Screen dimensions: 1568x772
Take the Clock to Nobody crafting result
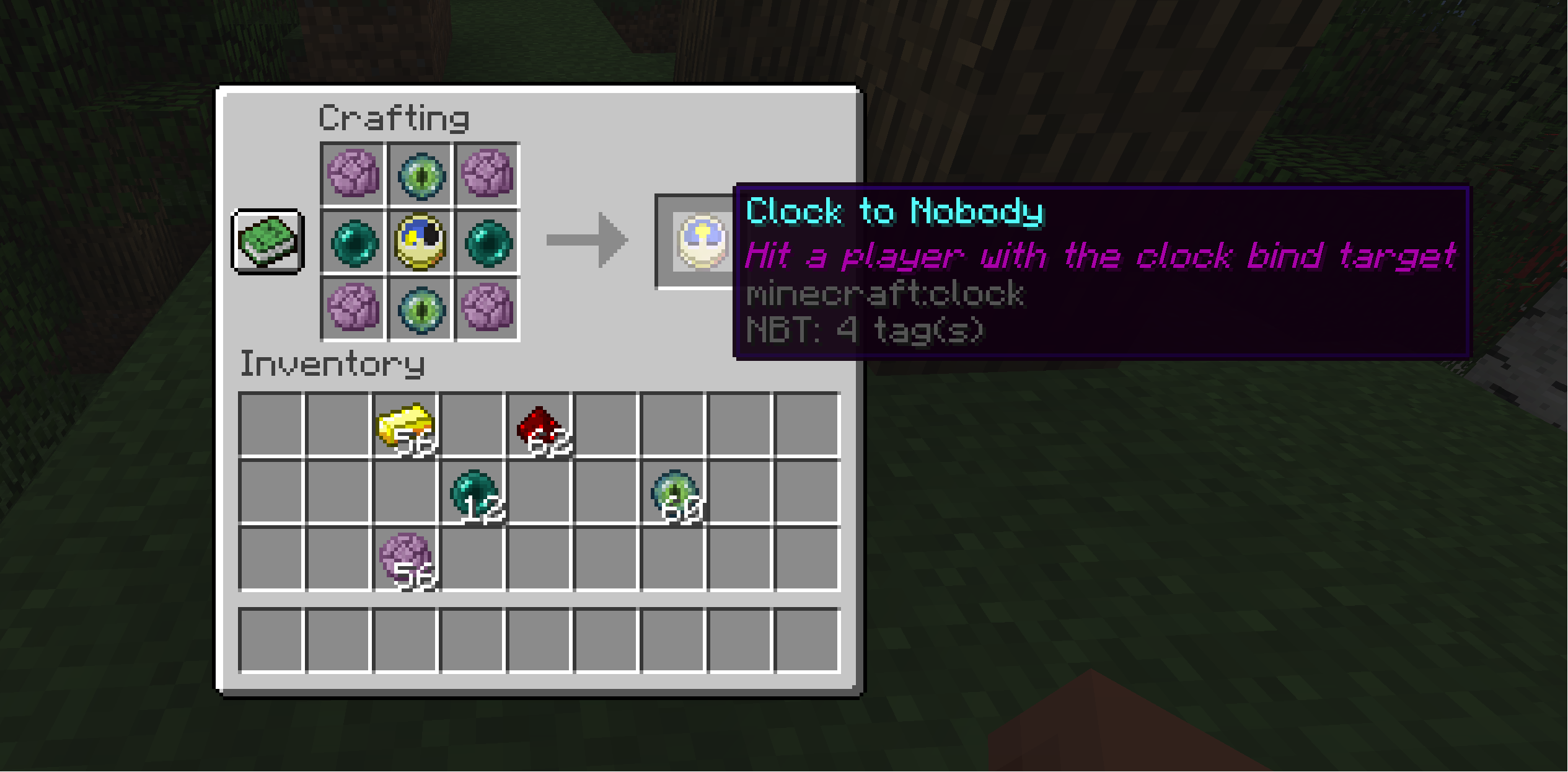point(702,241)
